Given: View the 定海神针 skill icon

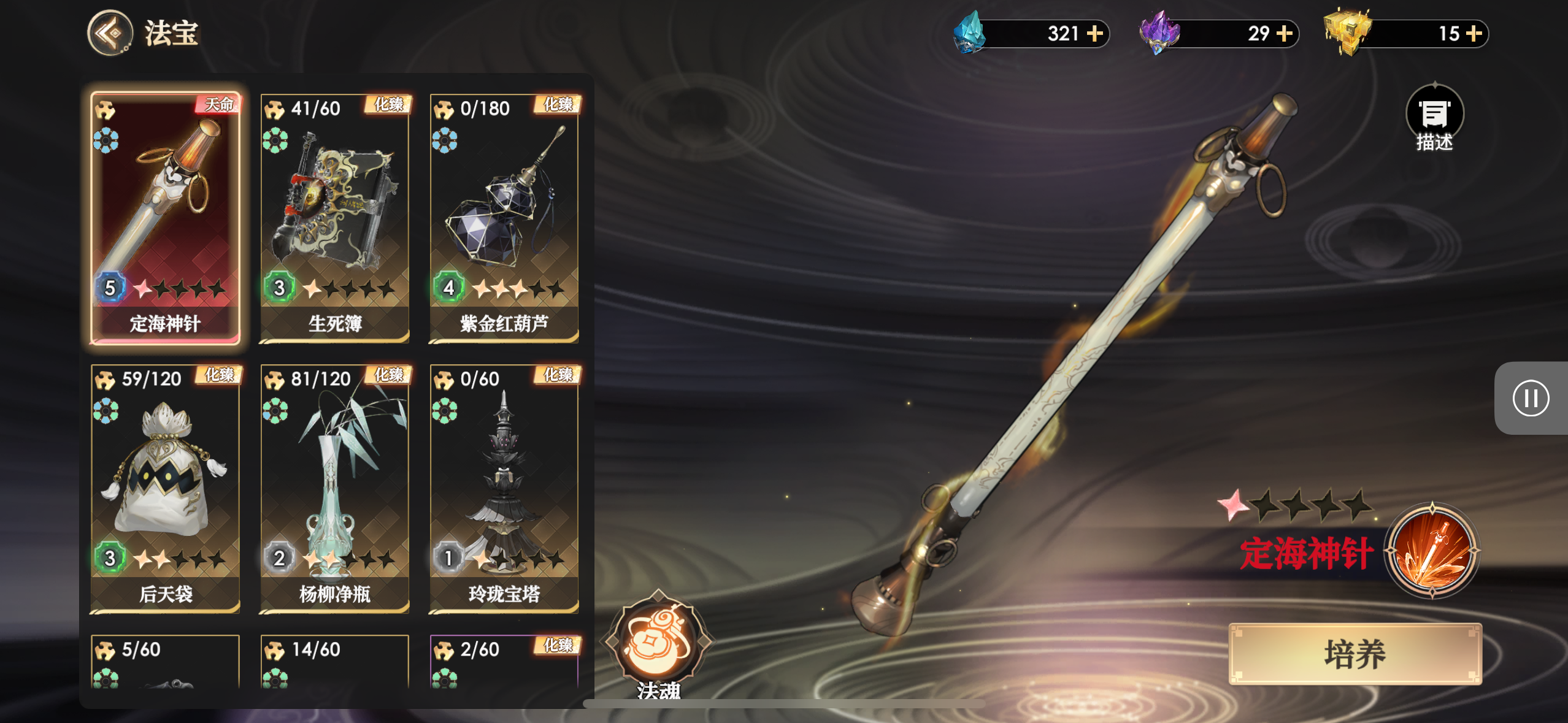Looking at the screenshot, I should 1432,550.
